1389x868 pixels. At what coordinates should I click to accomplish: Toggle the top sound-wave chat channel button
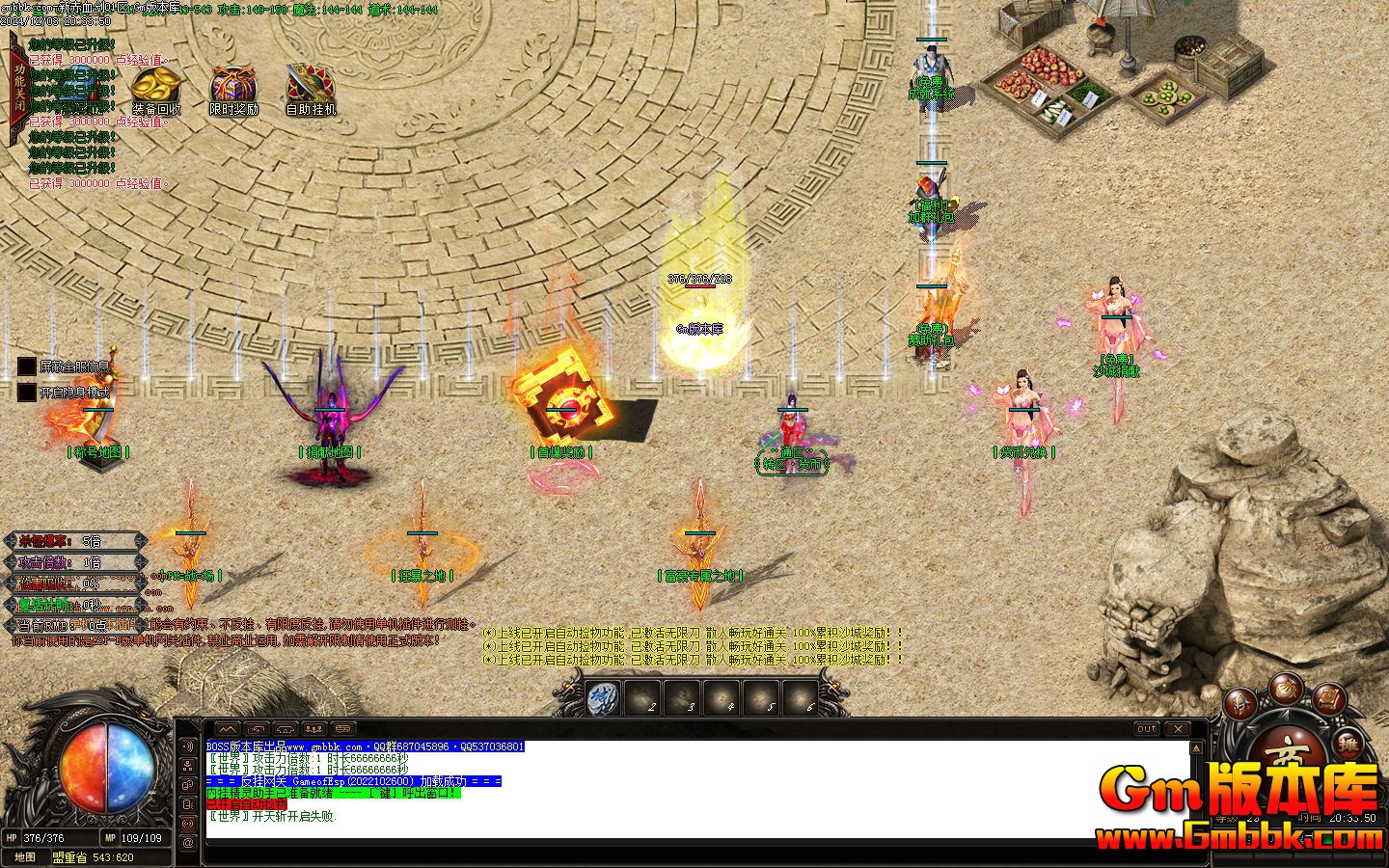pyautogui.click(x=187, y=746)
